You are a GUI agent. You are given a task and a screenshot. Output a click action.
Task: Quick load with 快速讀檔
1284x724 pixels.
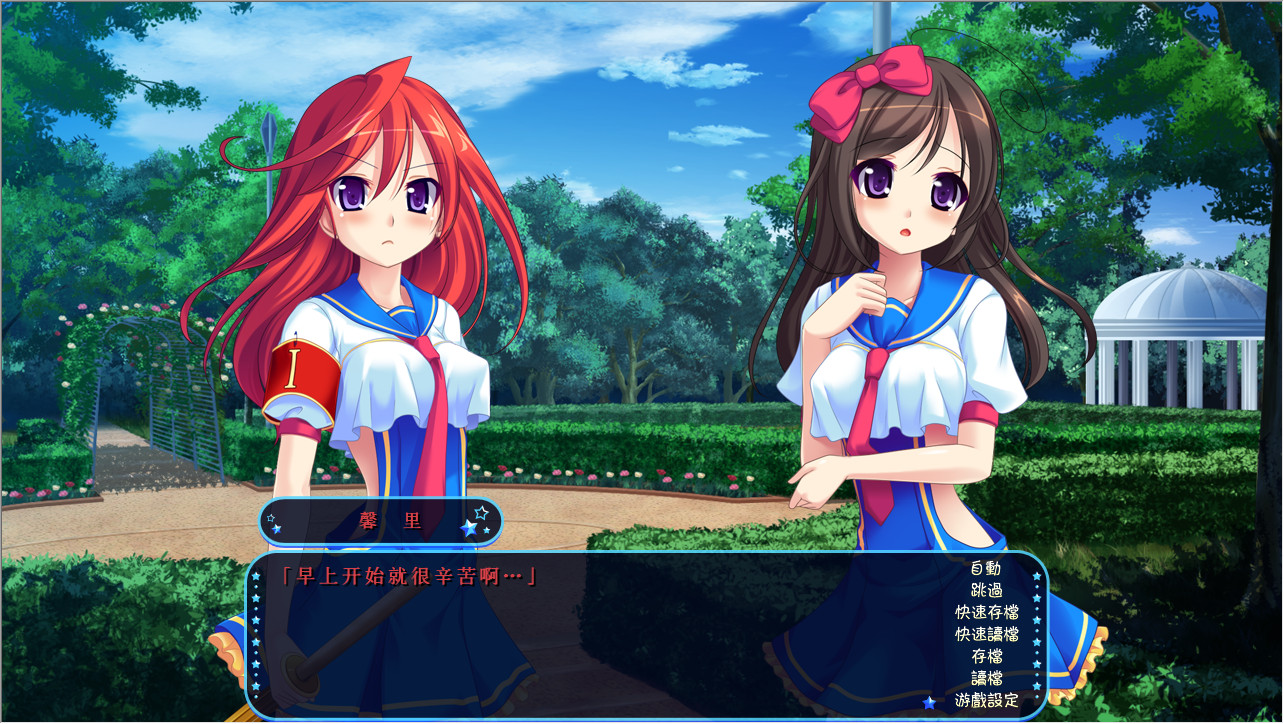986,634
